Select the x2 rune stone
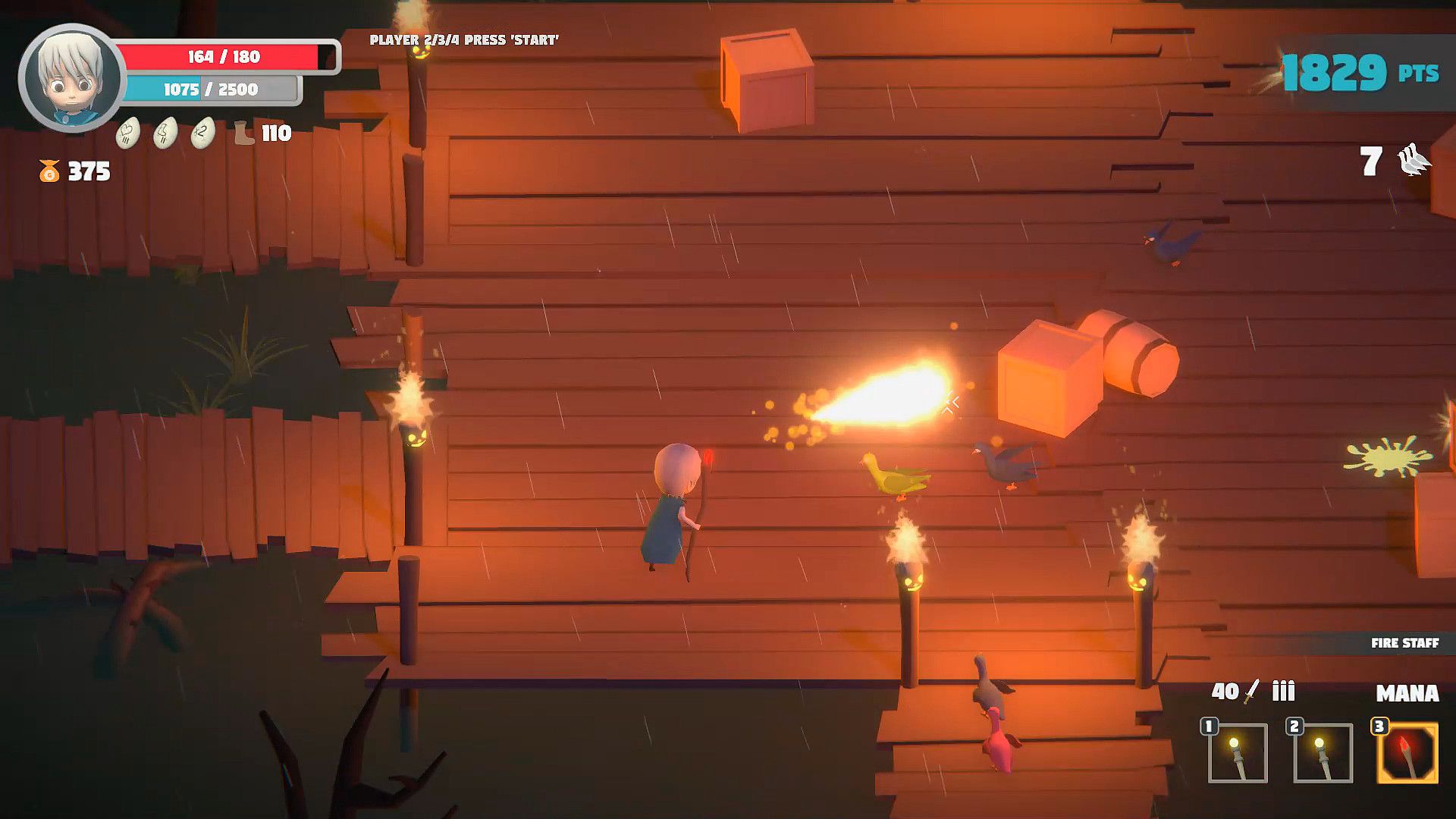This screenshot has width=1456, height=819. tap(202, 133)
